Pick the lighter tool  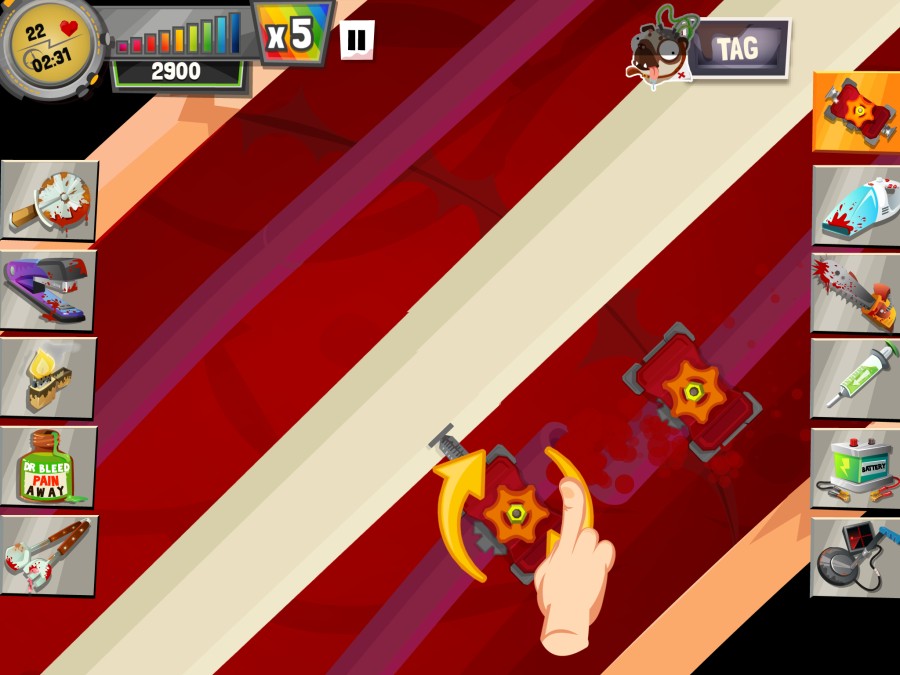[49, 377]
